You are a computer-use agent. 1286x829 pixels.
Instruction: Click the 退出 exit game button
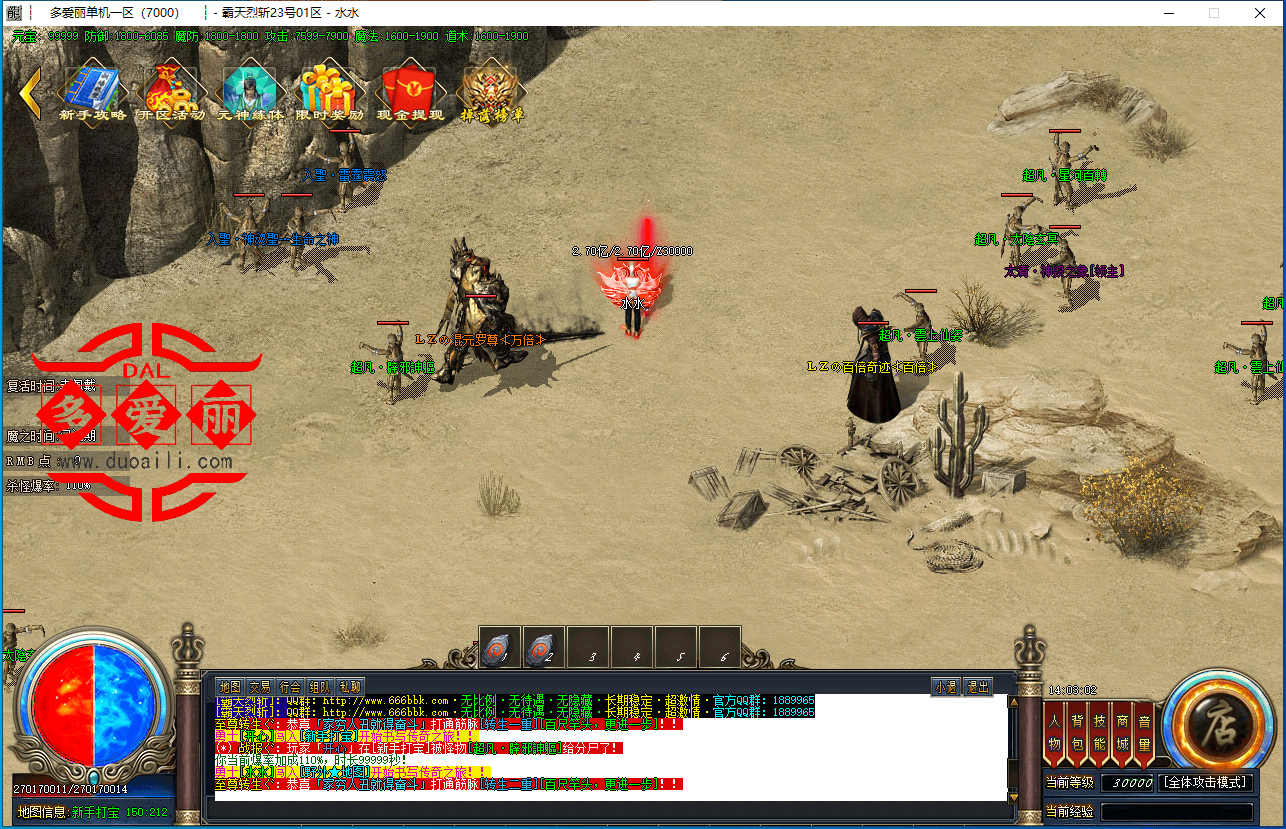(978, 687)
